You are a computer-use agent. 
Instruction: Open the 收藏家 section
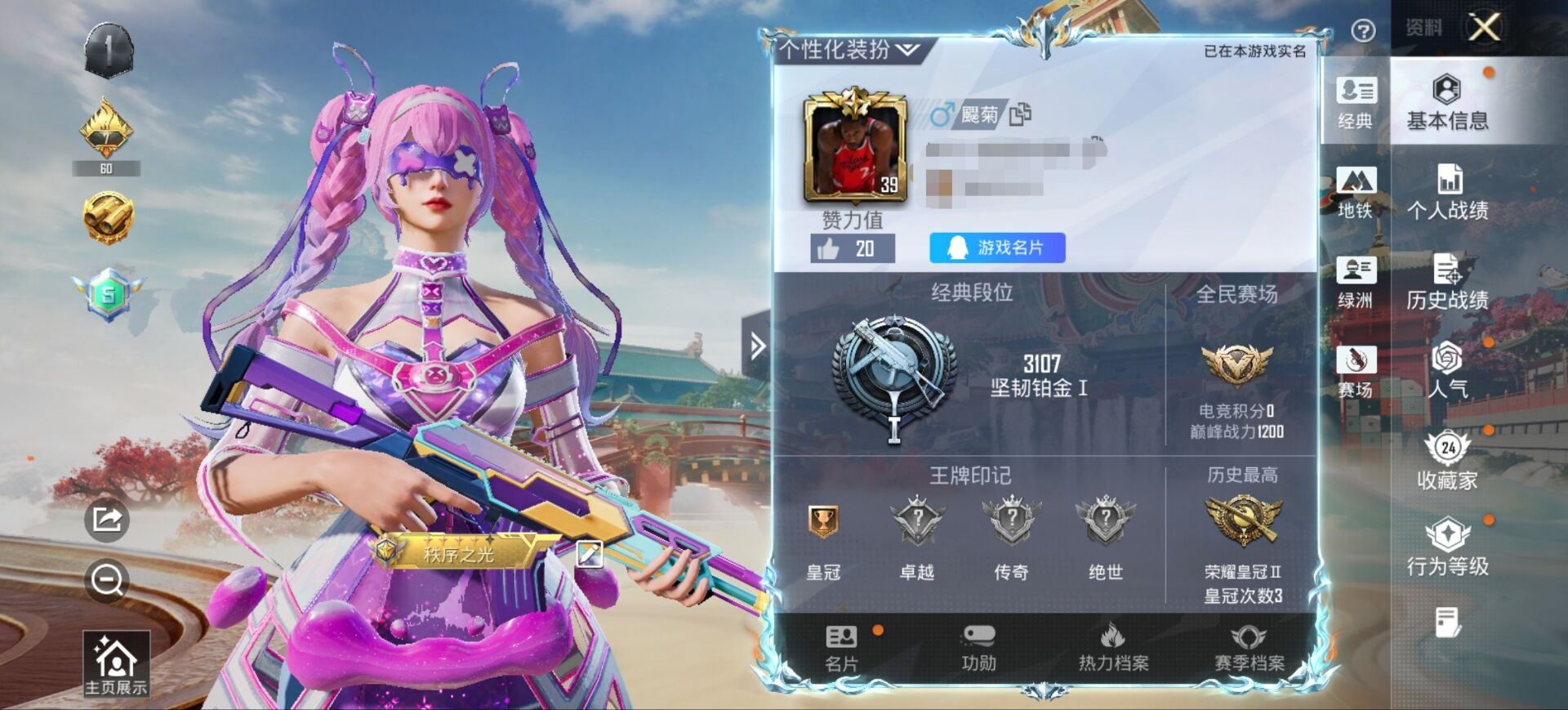1447,462
